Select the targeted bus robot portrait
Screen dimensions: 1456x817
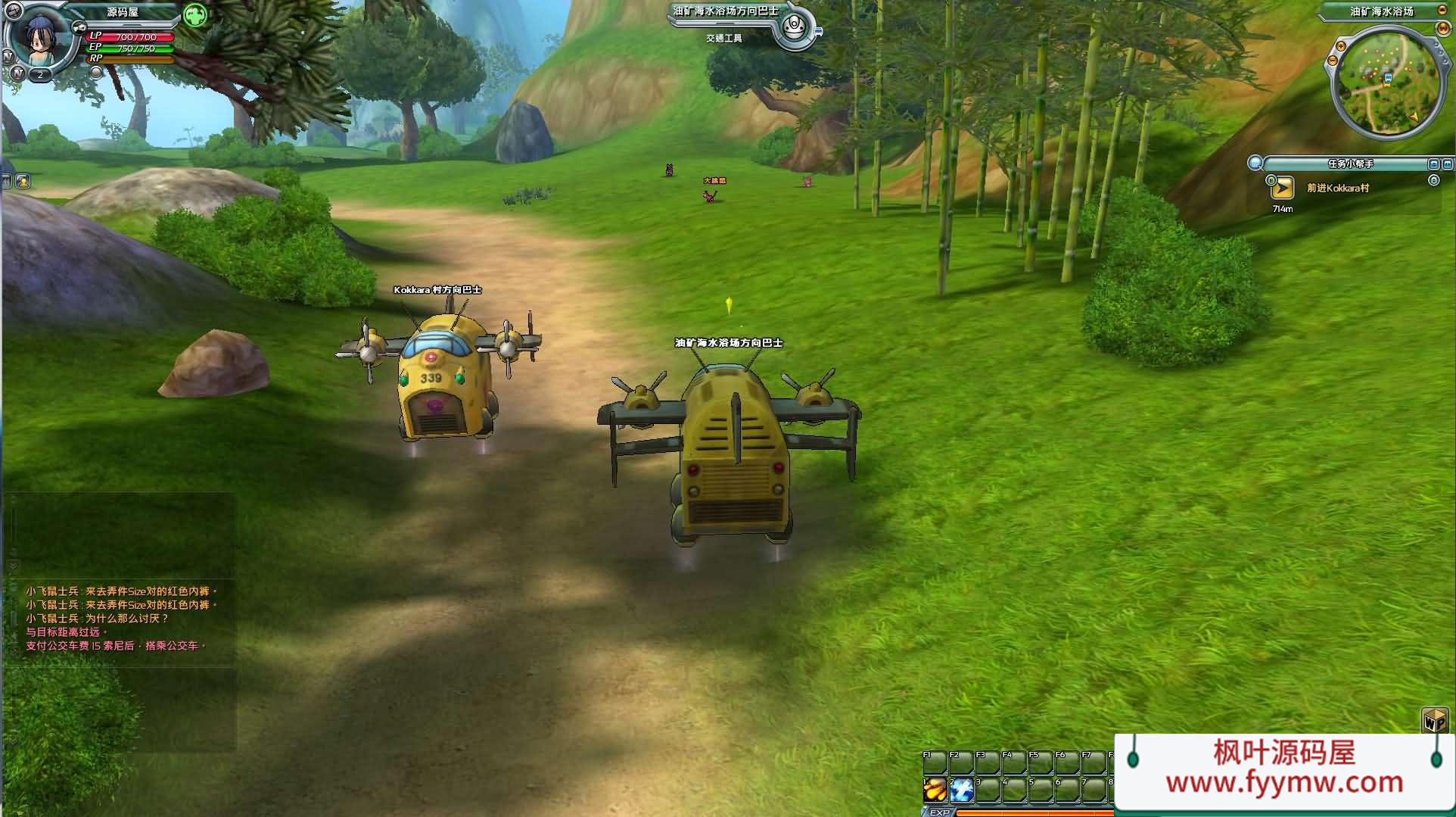[794, 27]
